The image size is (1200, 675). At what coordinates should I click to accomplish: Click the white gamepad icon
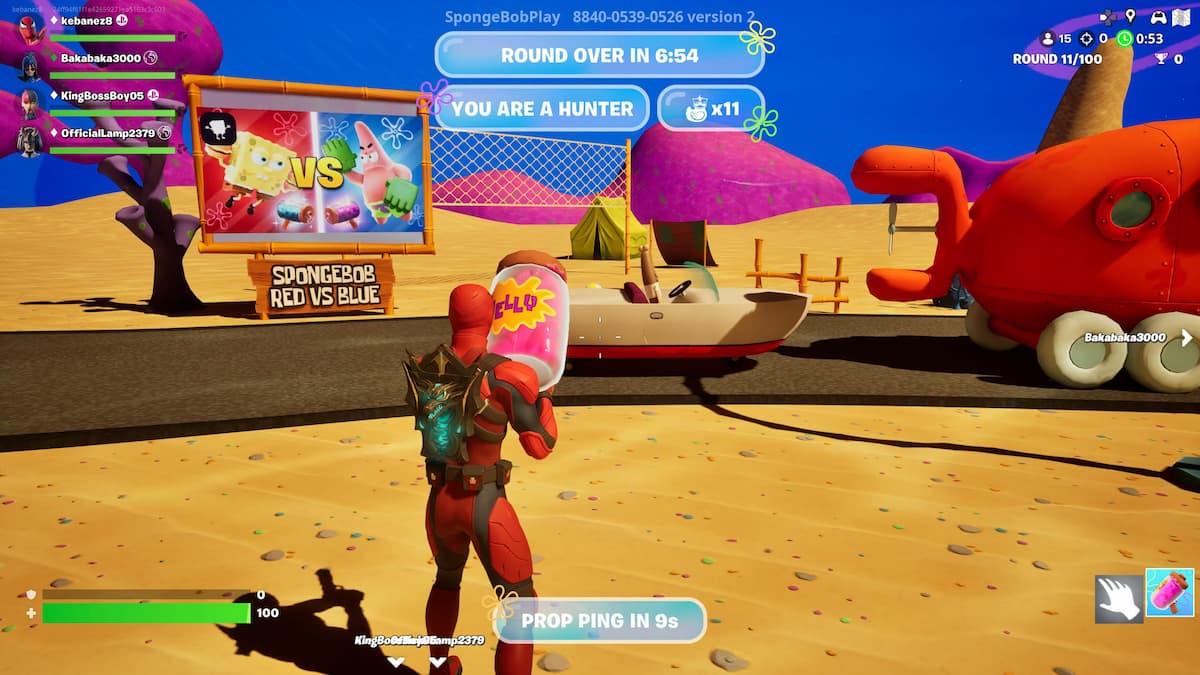(x=1158, y=17)
